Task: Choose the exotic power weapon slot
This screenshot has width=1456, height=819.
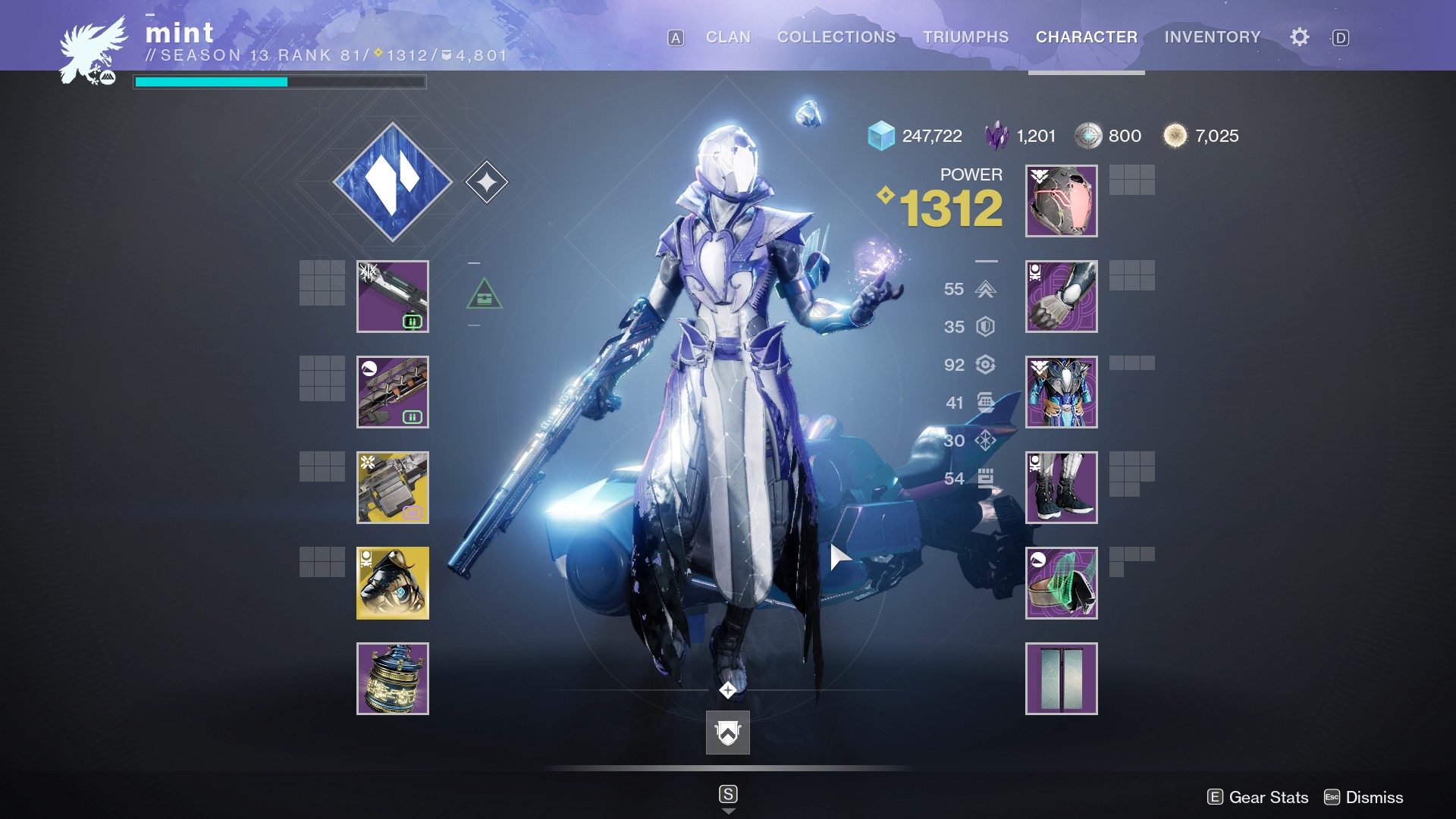Action: point(393,488)
